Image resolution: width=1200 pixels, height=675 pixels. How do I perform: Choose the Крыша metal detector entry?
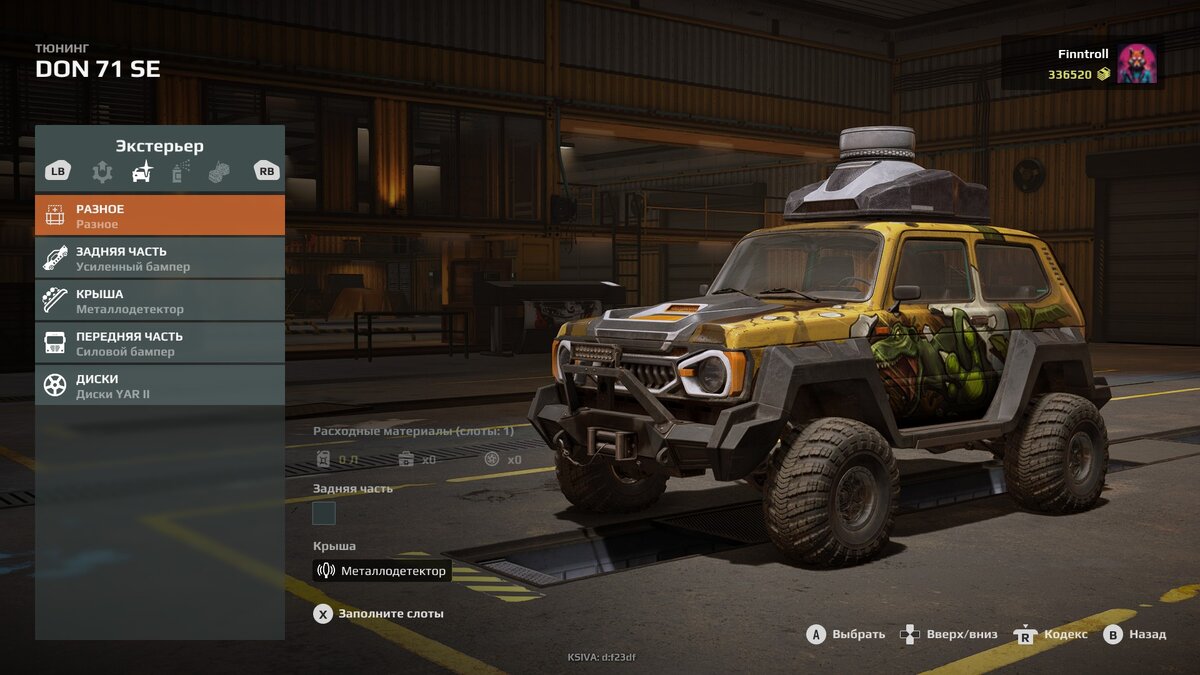(160, 301)
